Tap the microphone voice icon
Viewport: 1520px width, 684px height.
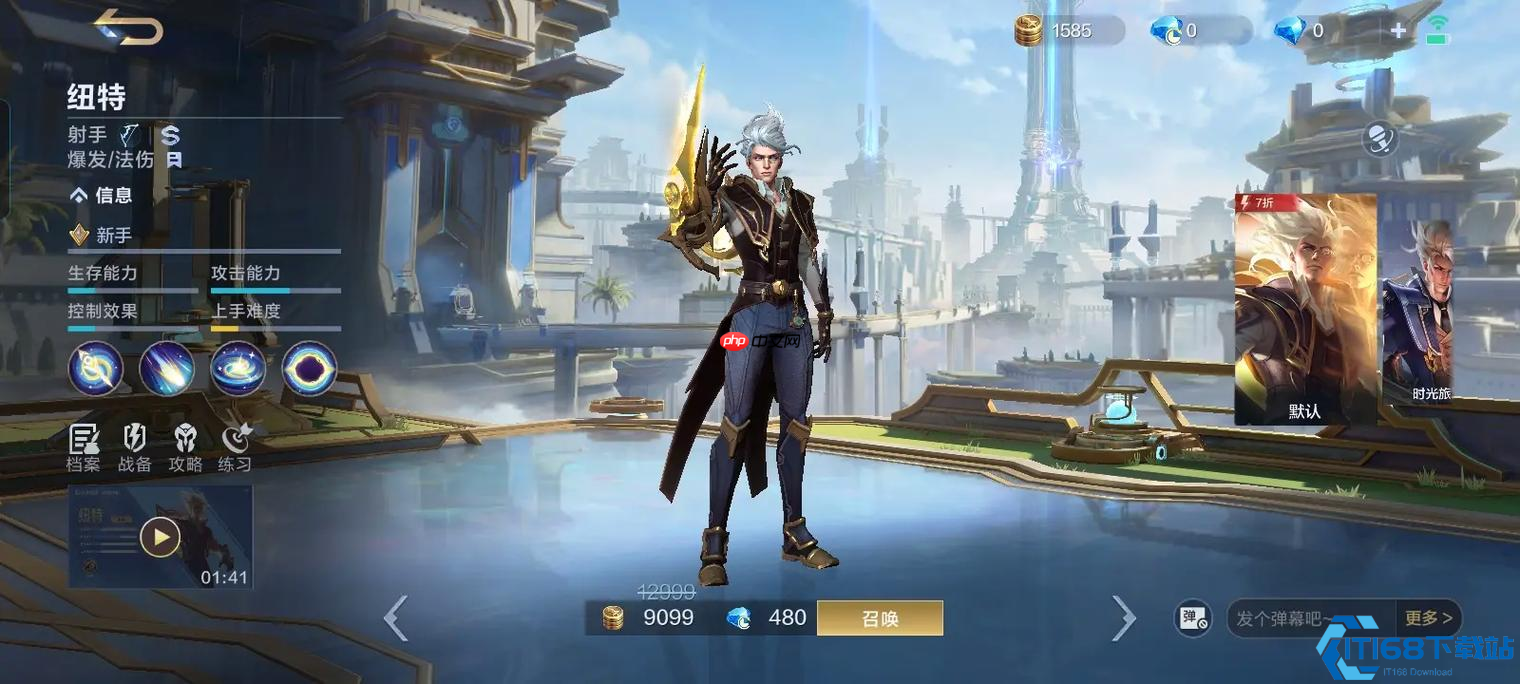pos(1380,139)
